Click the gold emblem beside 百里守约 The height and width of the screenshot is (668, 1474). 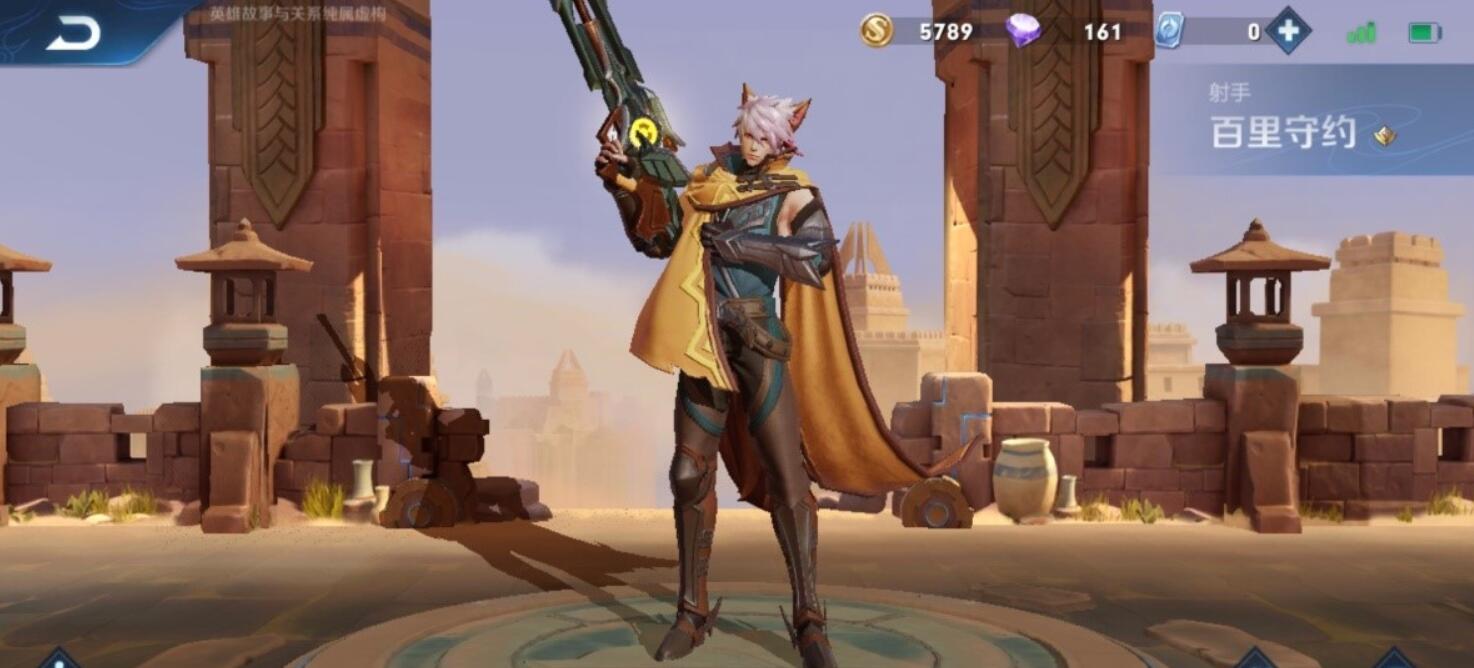tap(1384, 136)
